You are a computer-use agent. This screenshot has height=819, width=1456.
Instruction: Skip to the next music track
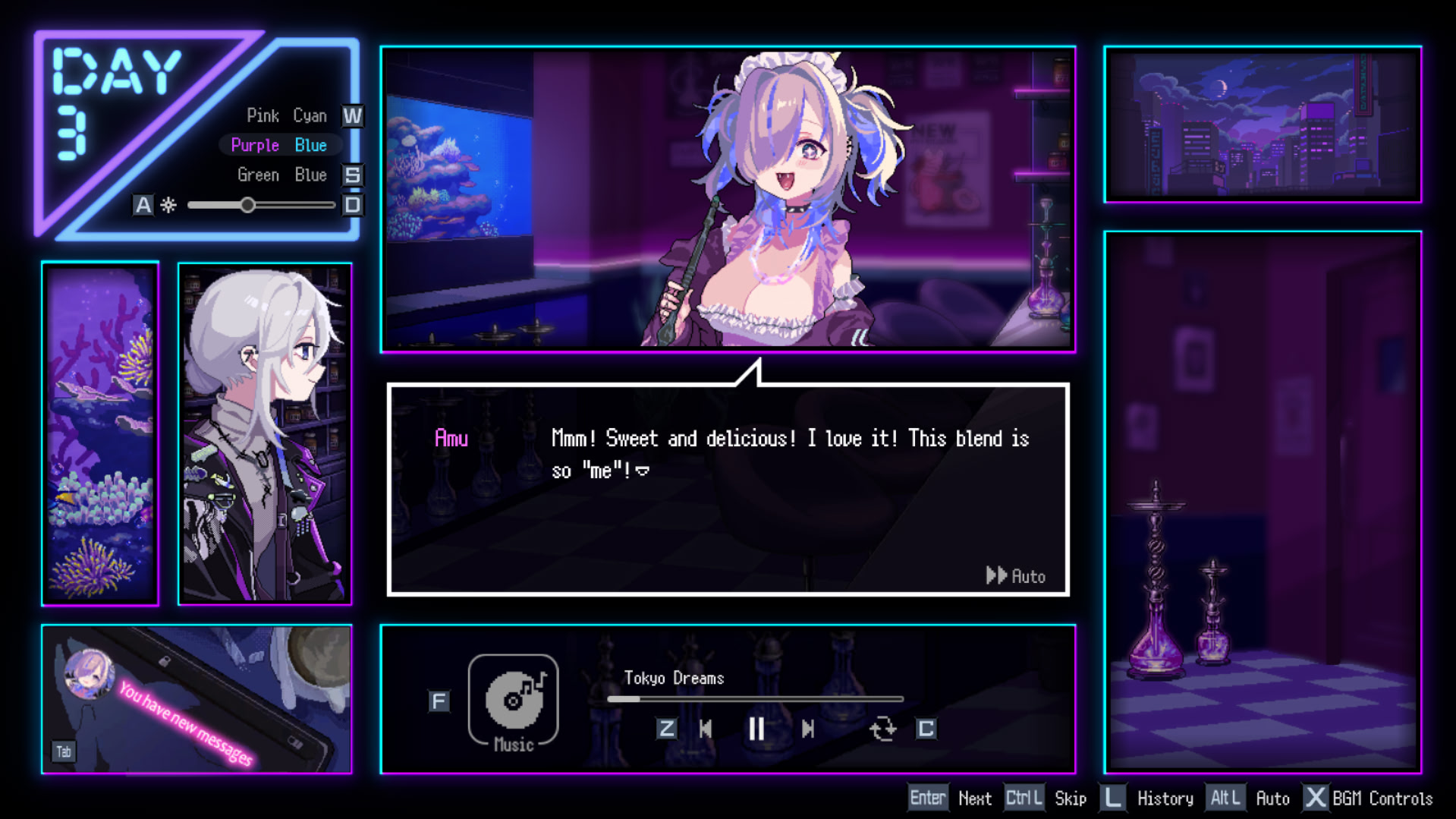808,729
